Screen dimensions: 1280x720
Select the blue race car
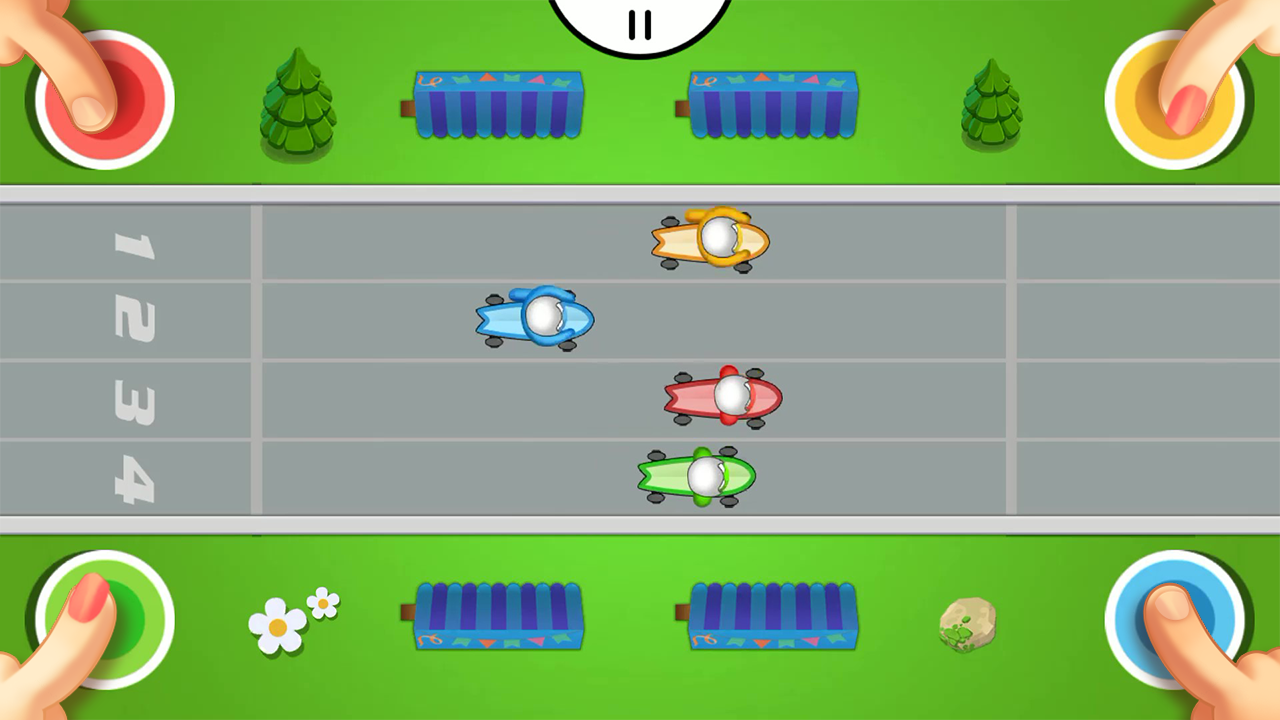pyautogui.click(x=535, y=318)
